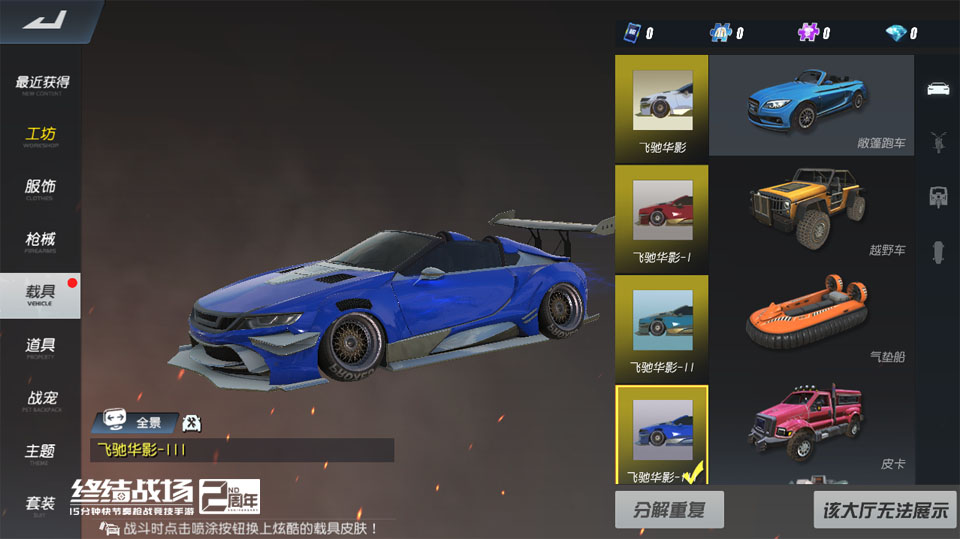Select the 气垫船 hovercraft tile
This screenshot has width=960, height=539.
tap(811, 325)
